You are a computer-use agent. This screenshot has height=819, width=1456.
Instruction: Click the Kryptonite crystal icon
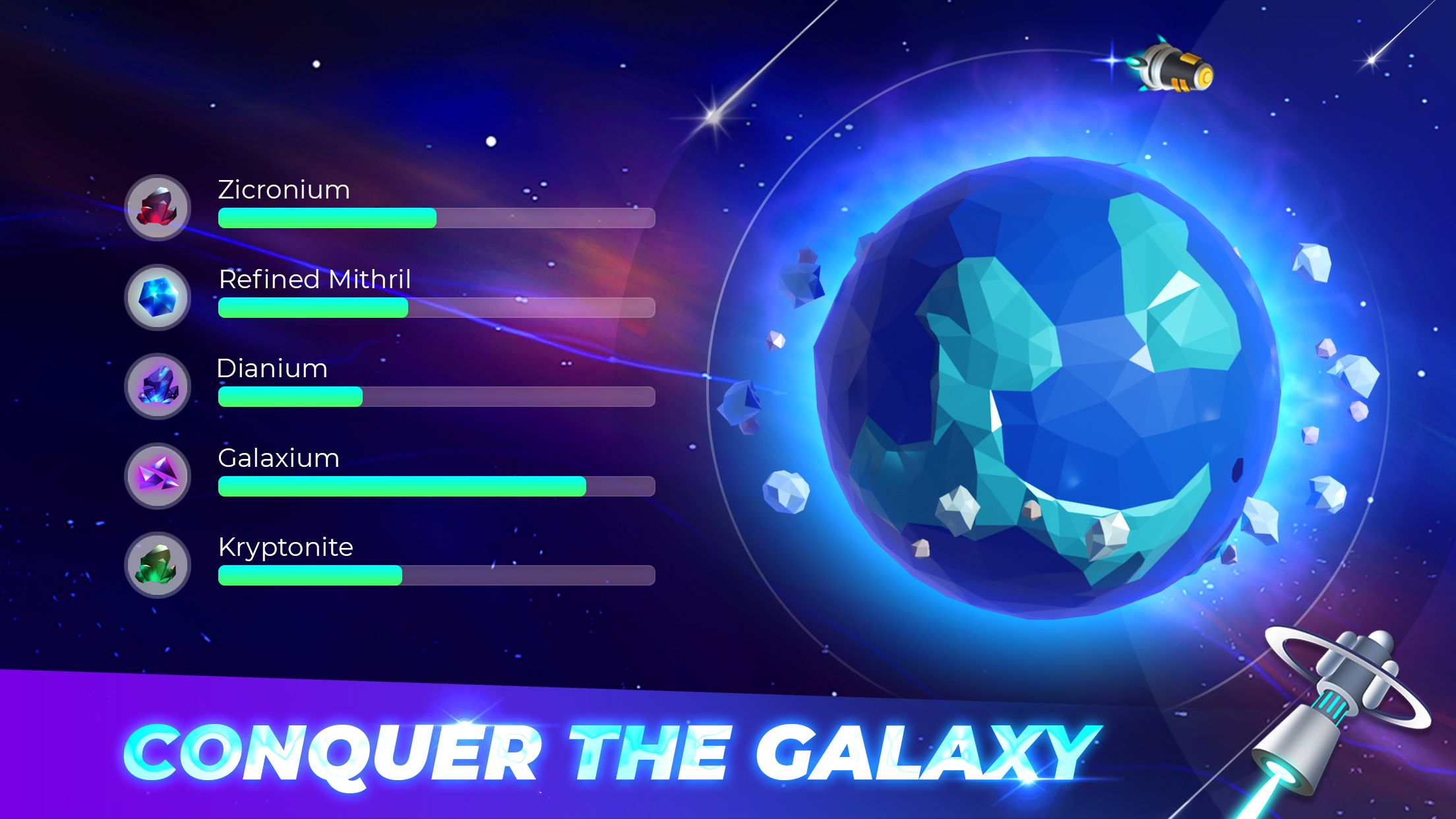157,566
